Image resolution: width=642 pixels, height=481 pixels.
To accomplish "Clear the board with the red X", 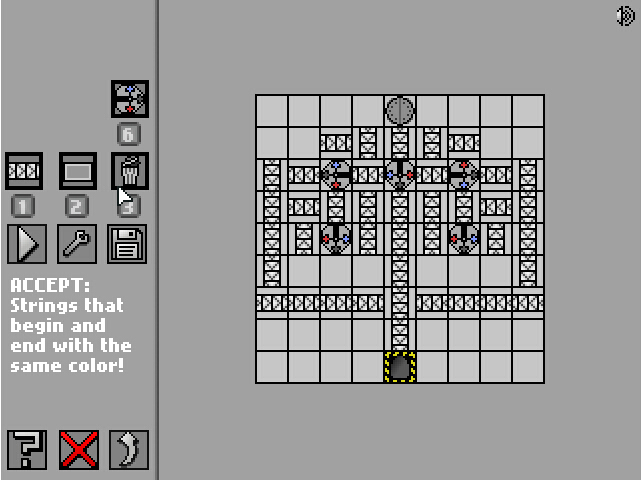I will click(79, 450).
